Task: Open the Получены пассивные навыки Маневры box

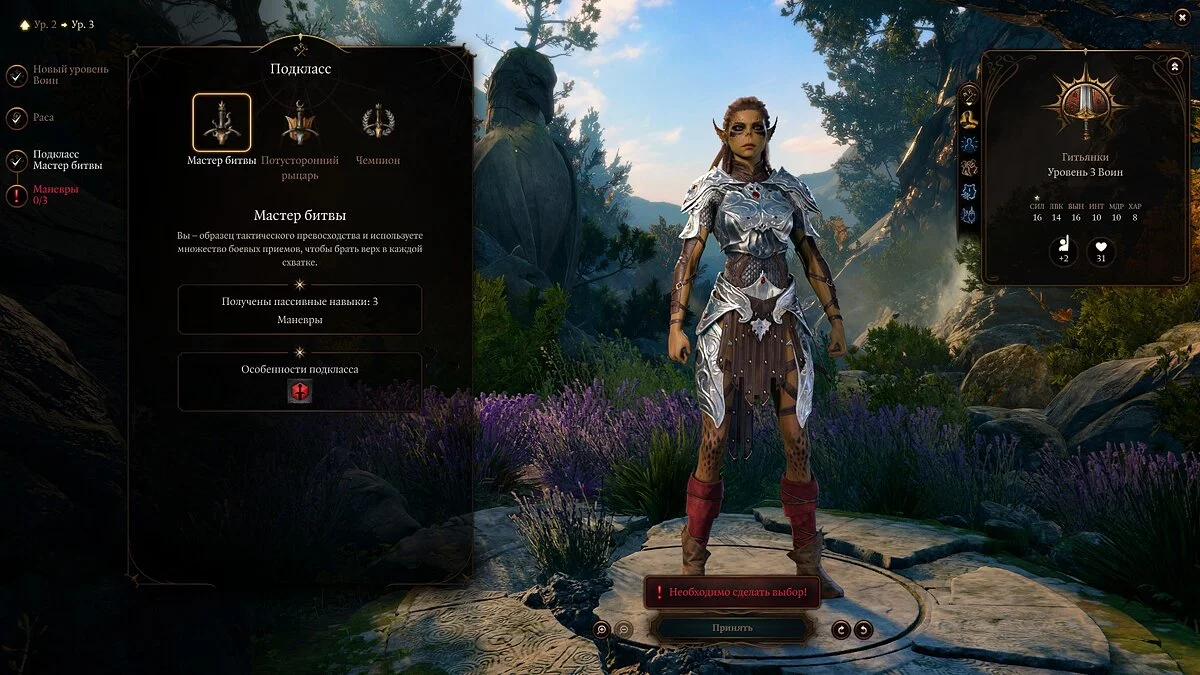Action: pyautogui.click(x=300, y=310)
